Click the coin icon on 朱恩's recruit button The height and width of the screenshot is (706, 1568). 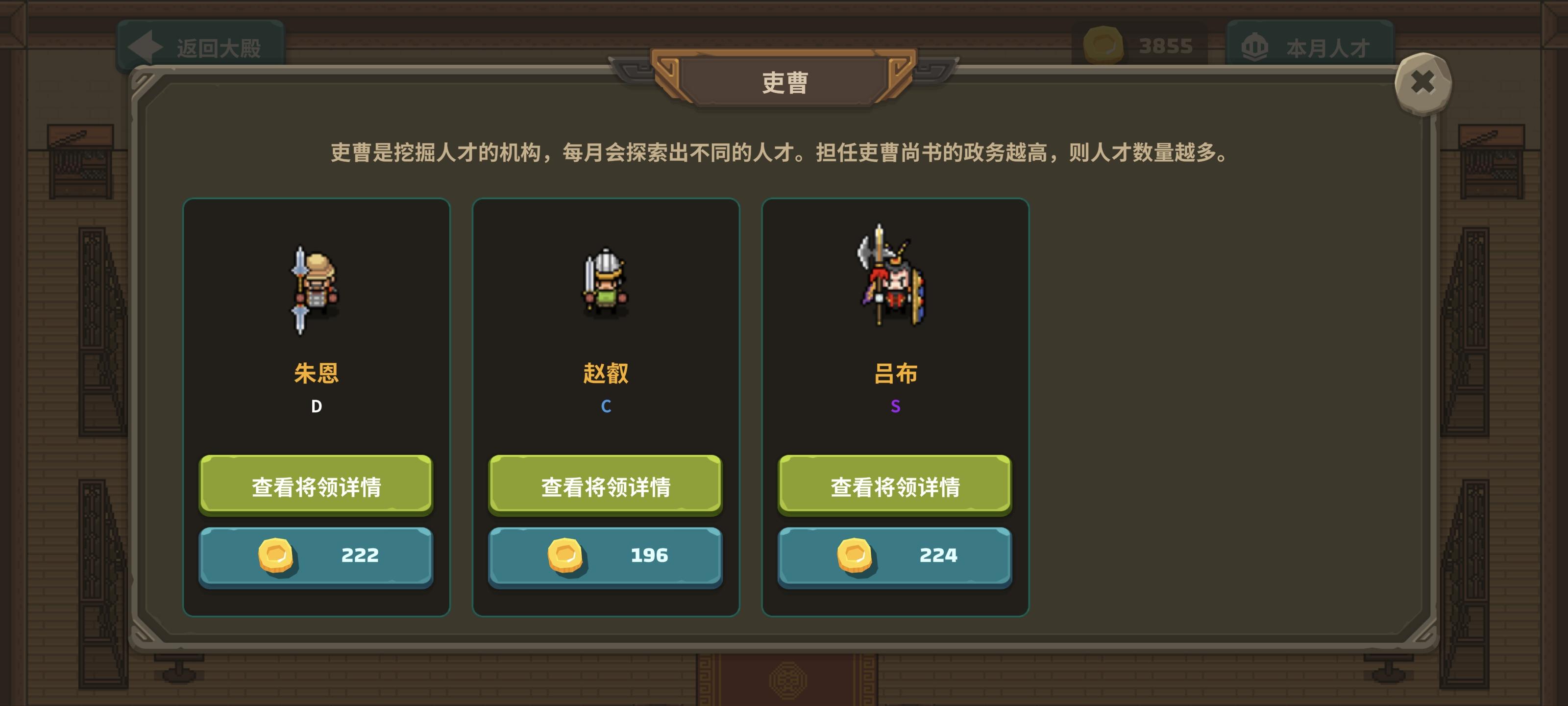[277, 555]
